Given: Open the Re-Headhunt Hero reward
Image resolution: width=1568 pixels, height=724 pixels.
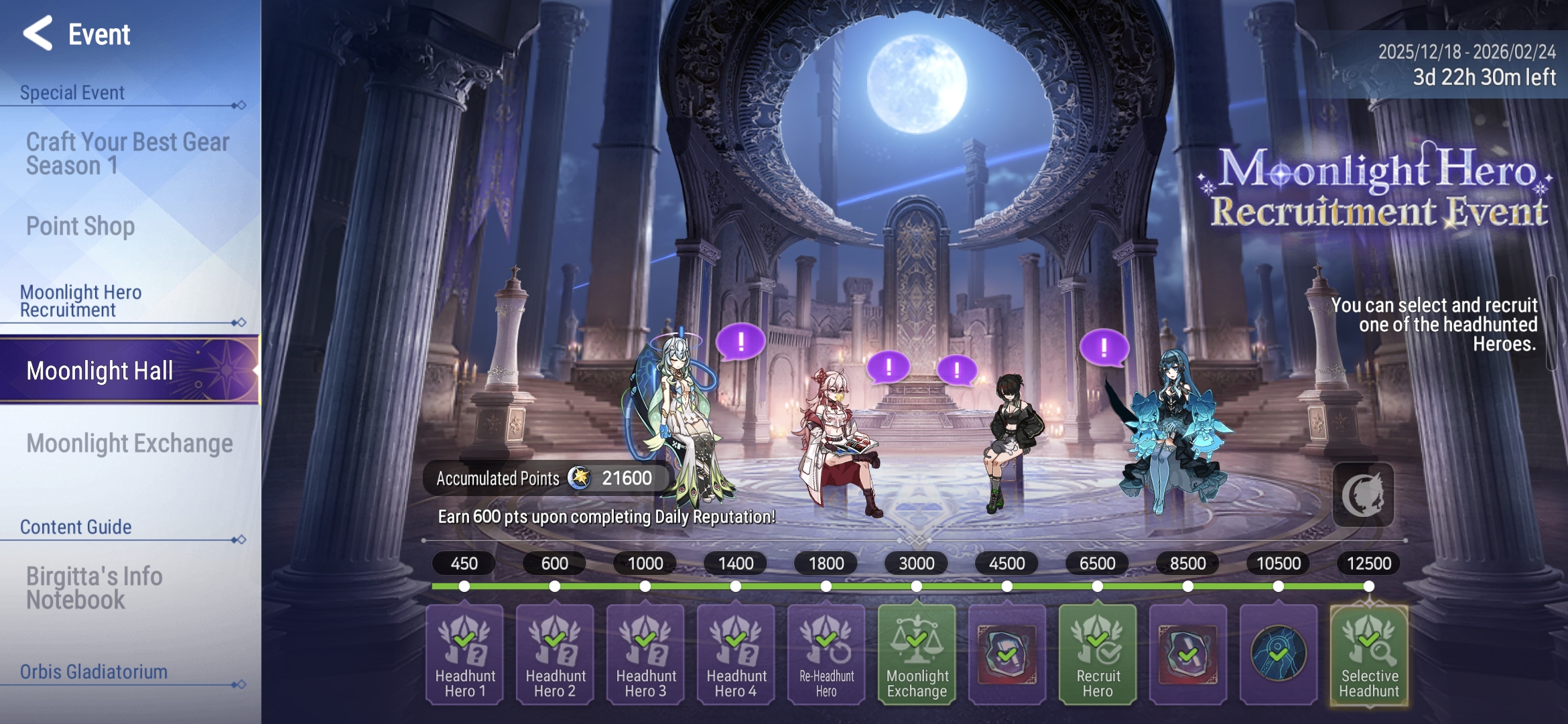Looking at the screenshot, I should [826, 655].
